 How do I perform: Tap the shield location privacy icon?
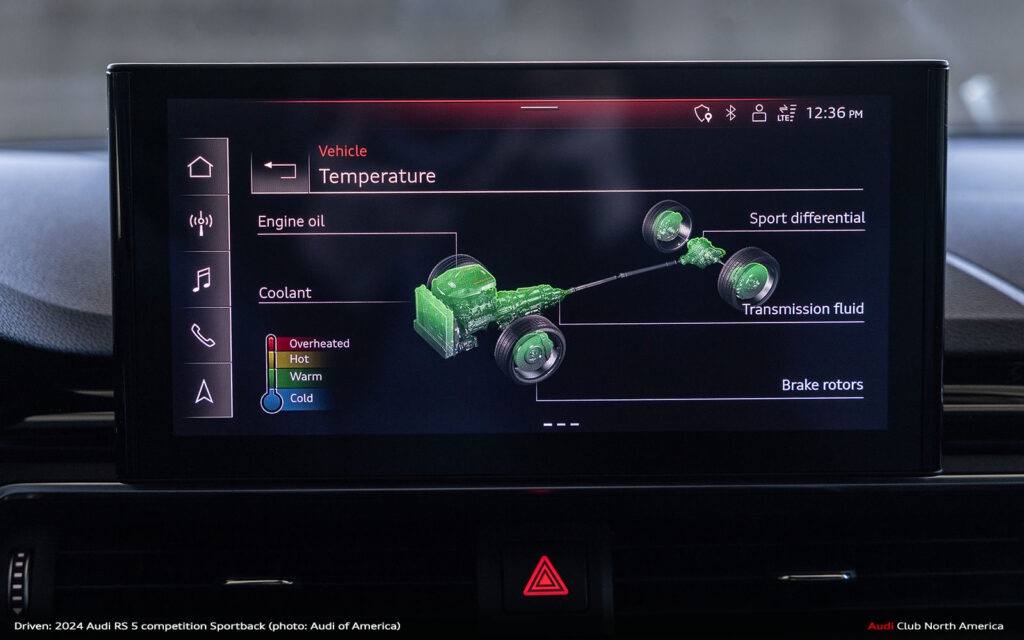coord(703,114)
